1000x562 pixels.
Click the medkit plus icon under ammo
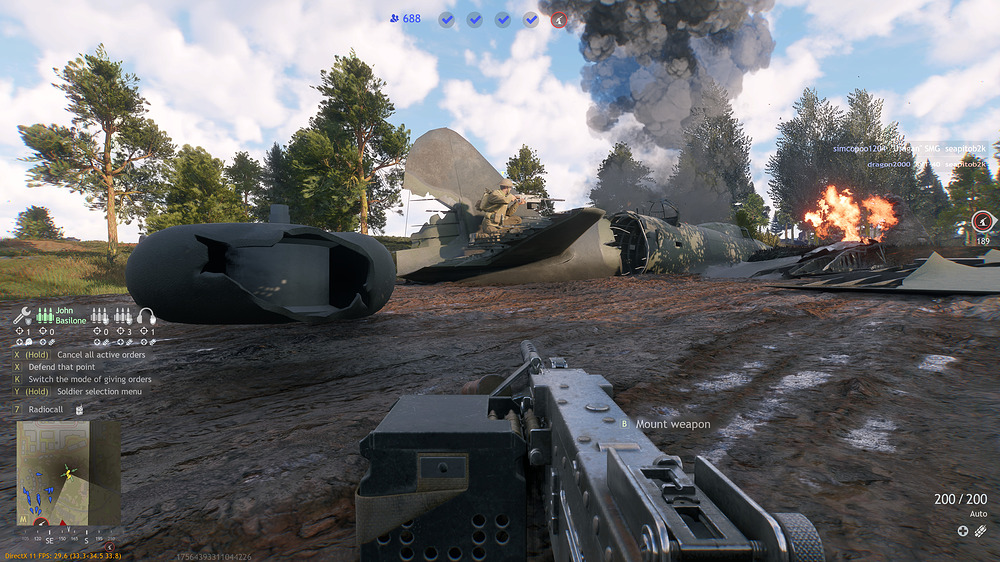coord(963,531)
